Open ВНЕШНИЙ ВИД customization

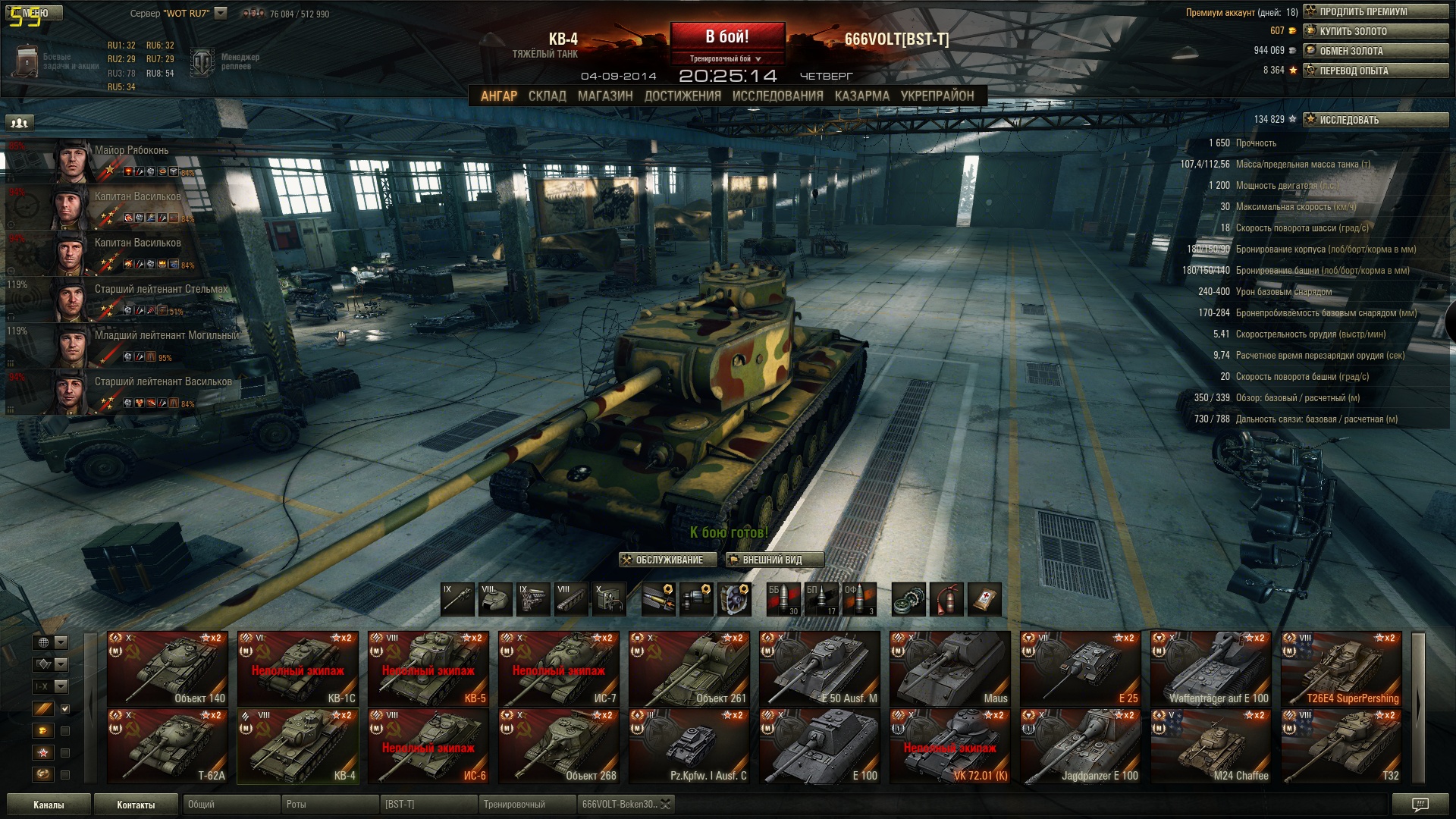773,560
